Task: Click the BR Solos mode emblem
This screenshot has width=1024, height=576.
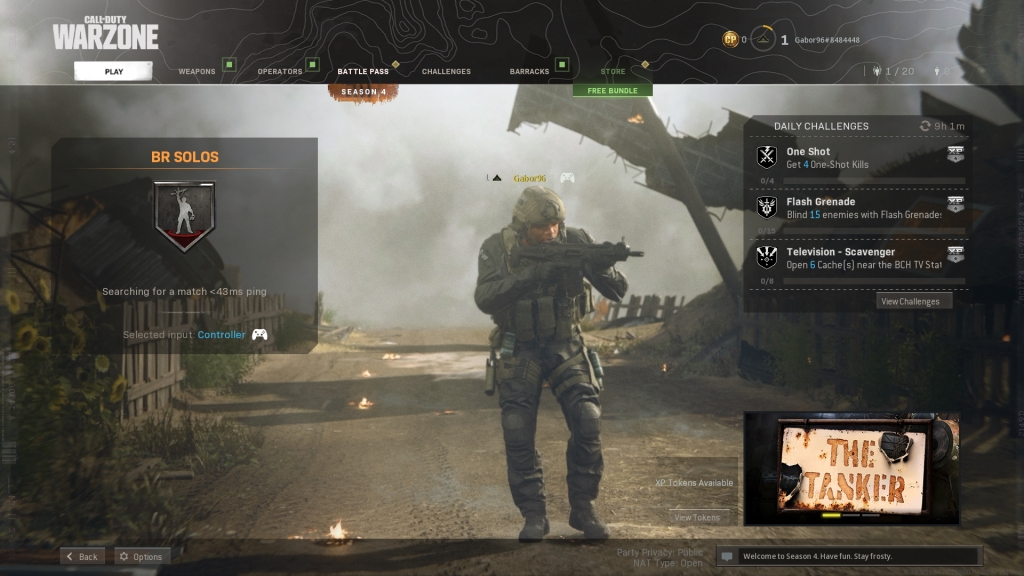Action: 184,215
